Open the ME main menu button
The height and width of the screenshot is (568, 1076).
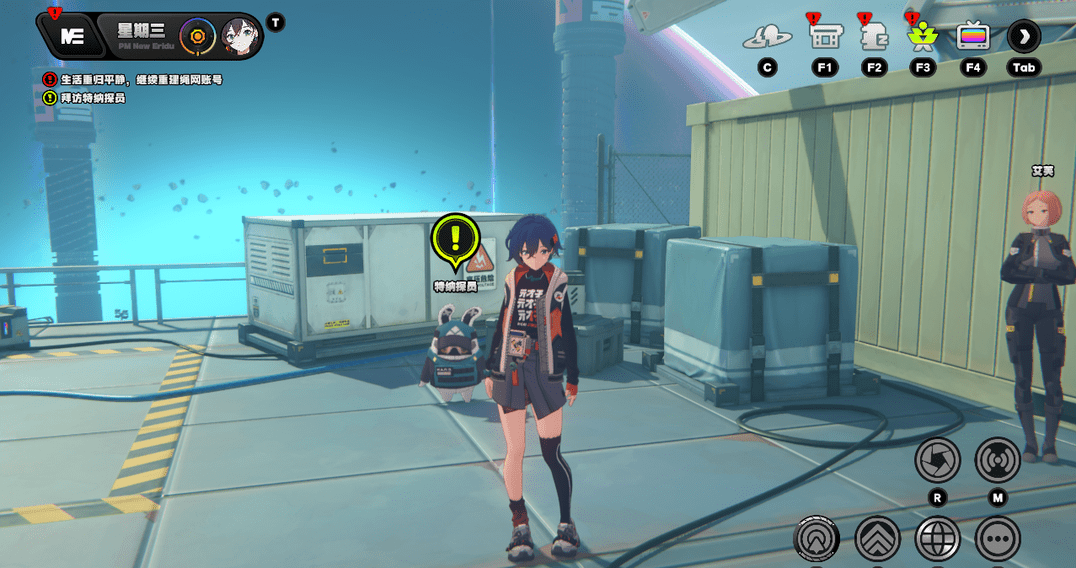(70, 37)
